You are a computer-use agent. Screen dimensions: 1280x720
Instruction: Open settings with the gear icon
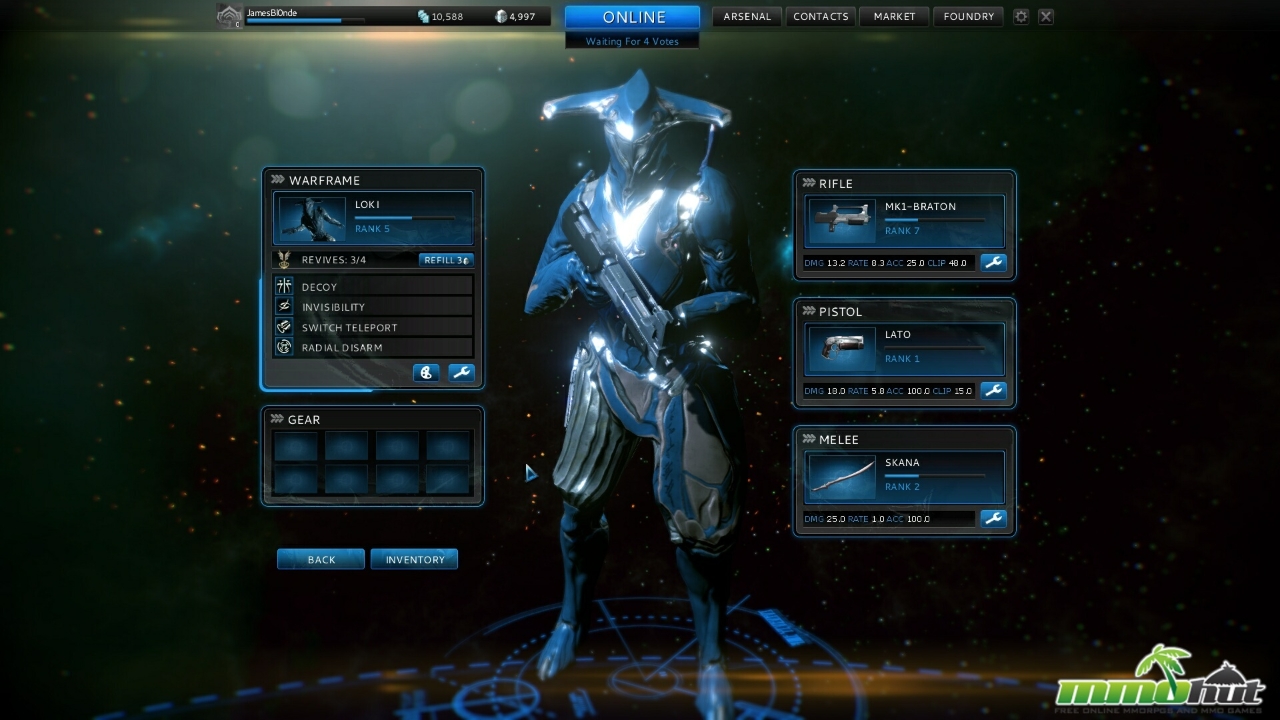tap(1021, 17)
